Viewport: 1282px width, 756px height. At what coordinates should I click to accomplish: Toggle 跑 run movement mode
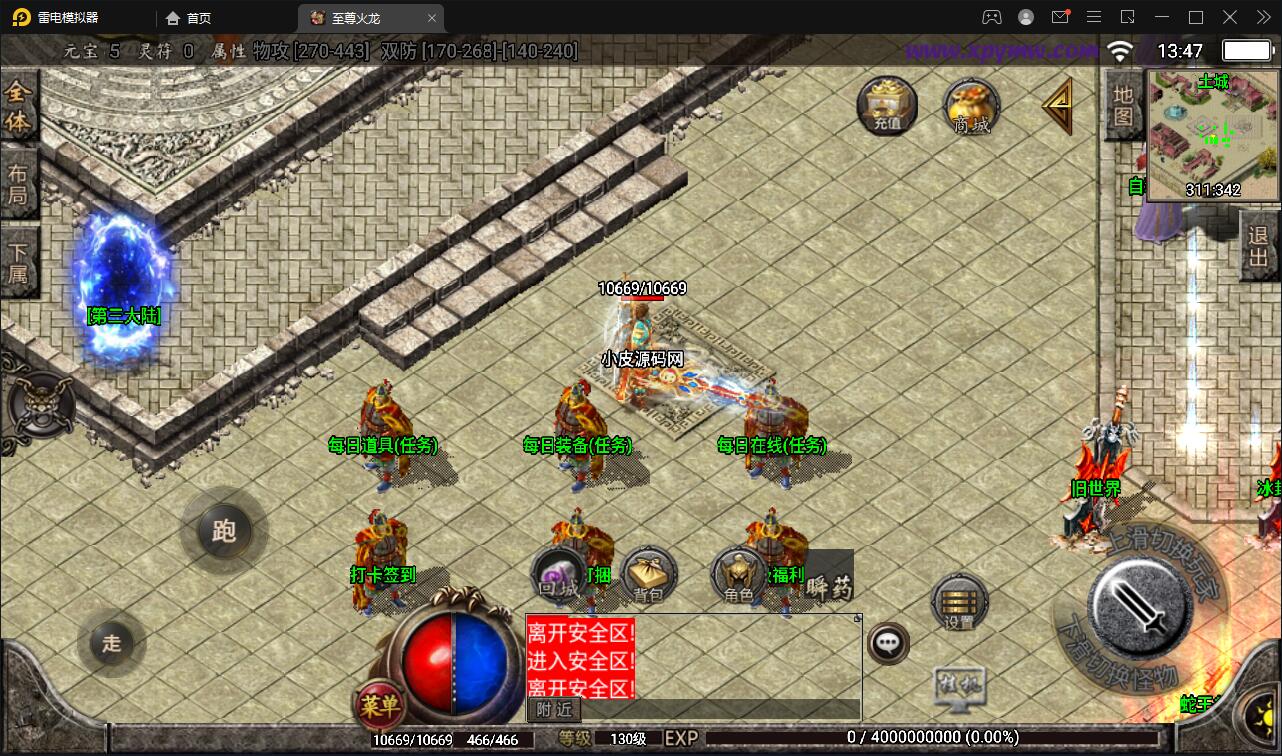[224, 531]
